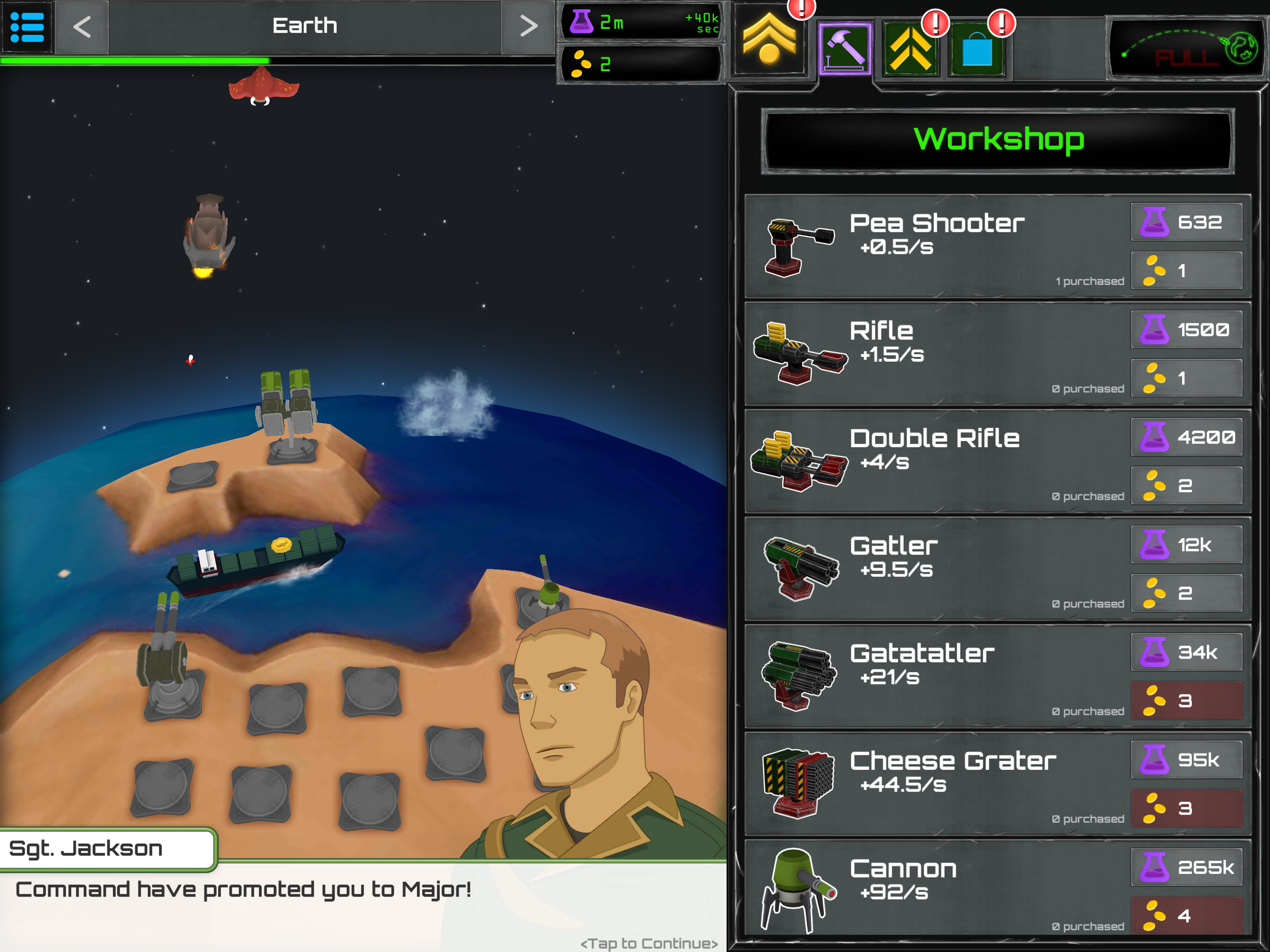Buy Gatatatler for 34k potions
Screen dimensions: 1270x952
click(x=1186, y=652)
